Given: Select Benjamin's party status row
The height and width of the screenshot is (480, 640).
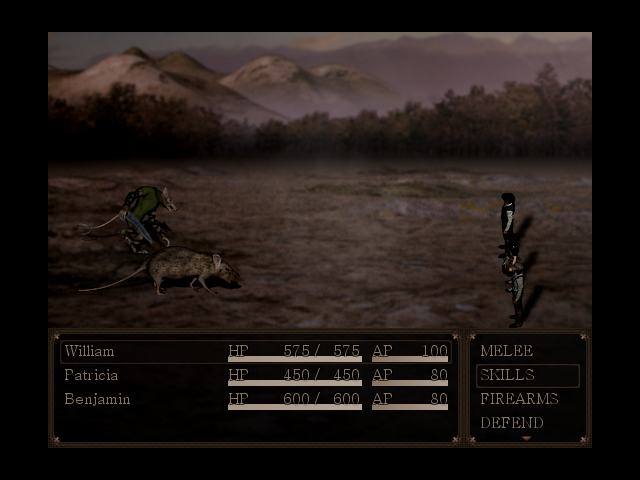Looking at the screenshot, I should pos(255,399).
